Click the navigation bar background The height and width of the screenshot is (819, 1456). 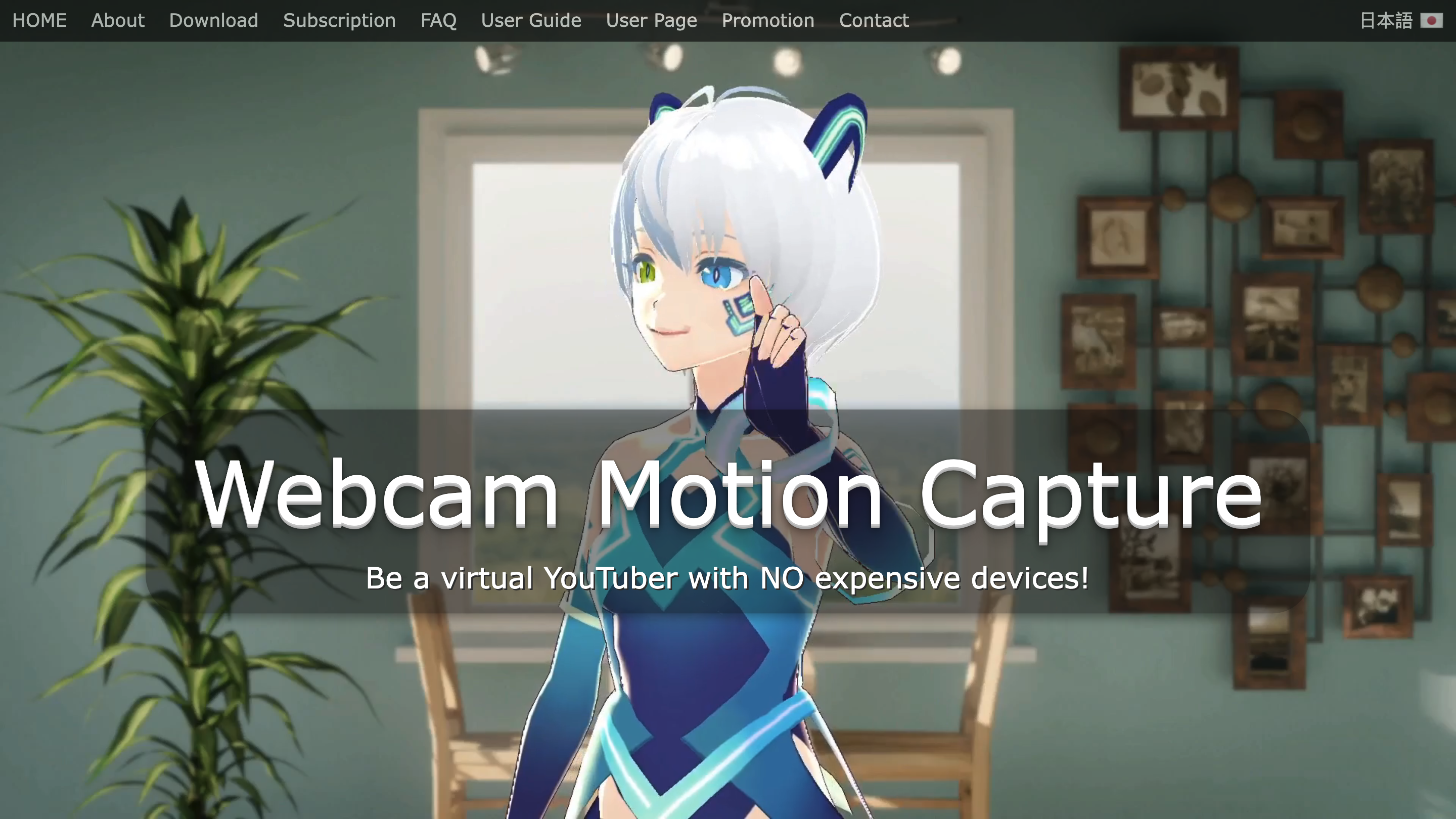pyautogui.click(x=1074, y=20)
